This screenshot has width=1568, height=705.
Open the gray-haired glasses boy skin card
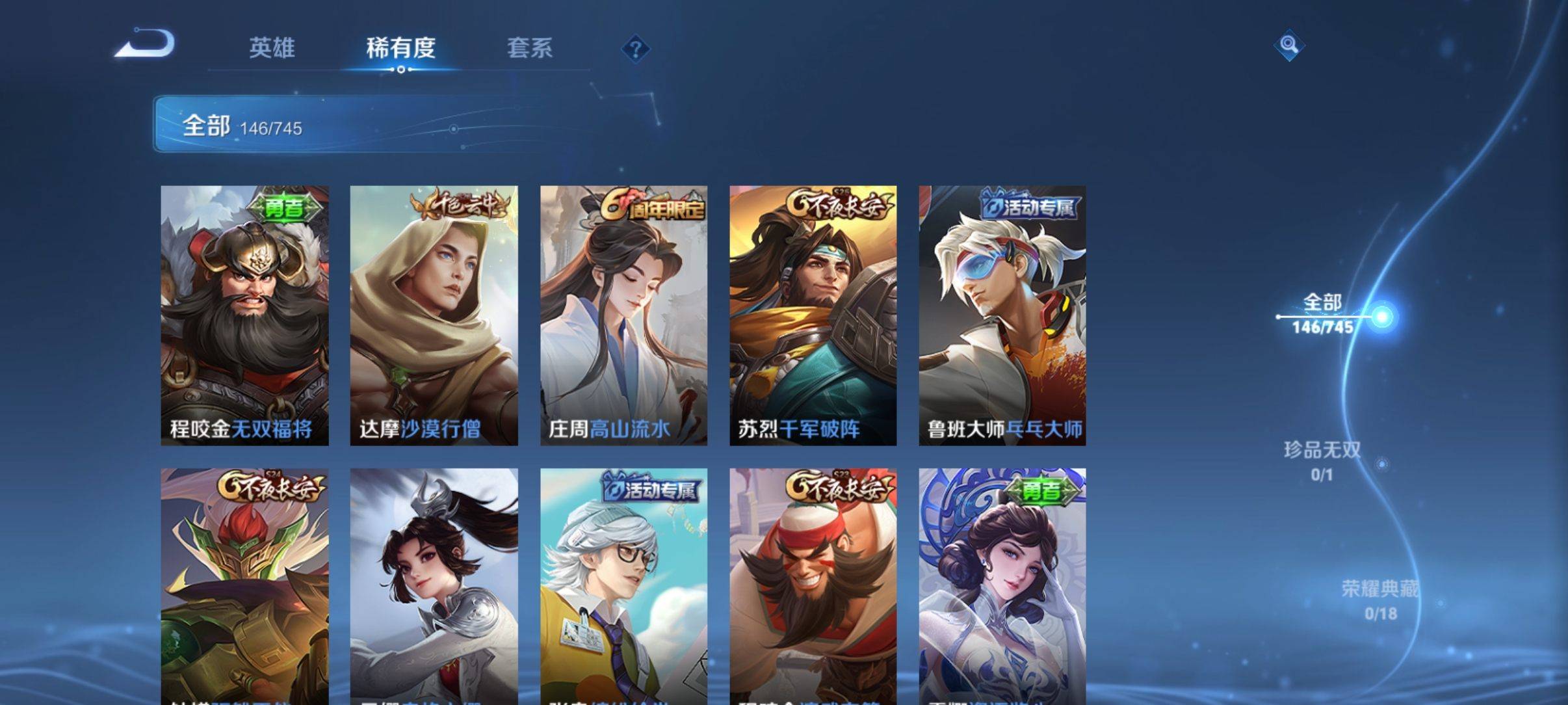623,585
